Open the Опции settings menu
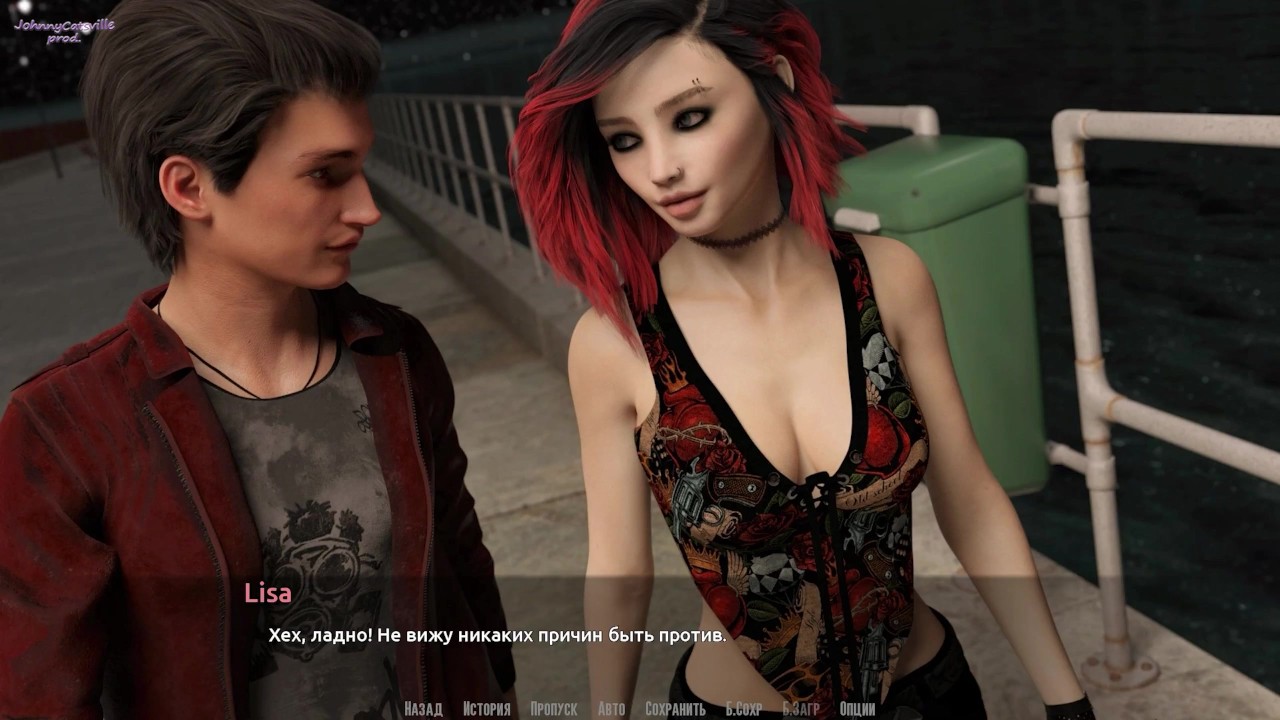This screenshot has height=720, width=1280. 857,709
